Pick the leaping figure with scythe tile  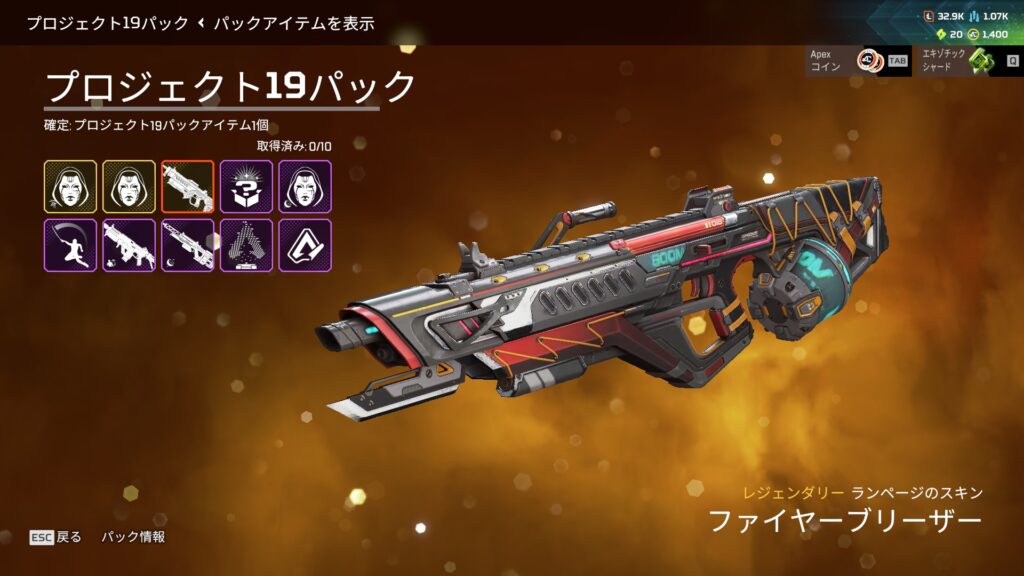[70, 246]
